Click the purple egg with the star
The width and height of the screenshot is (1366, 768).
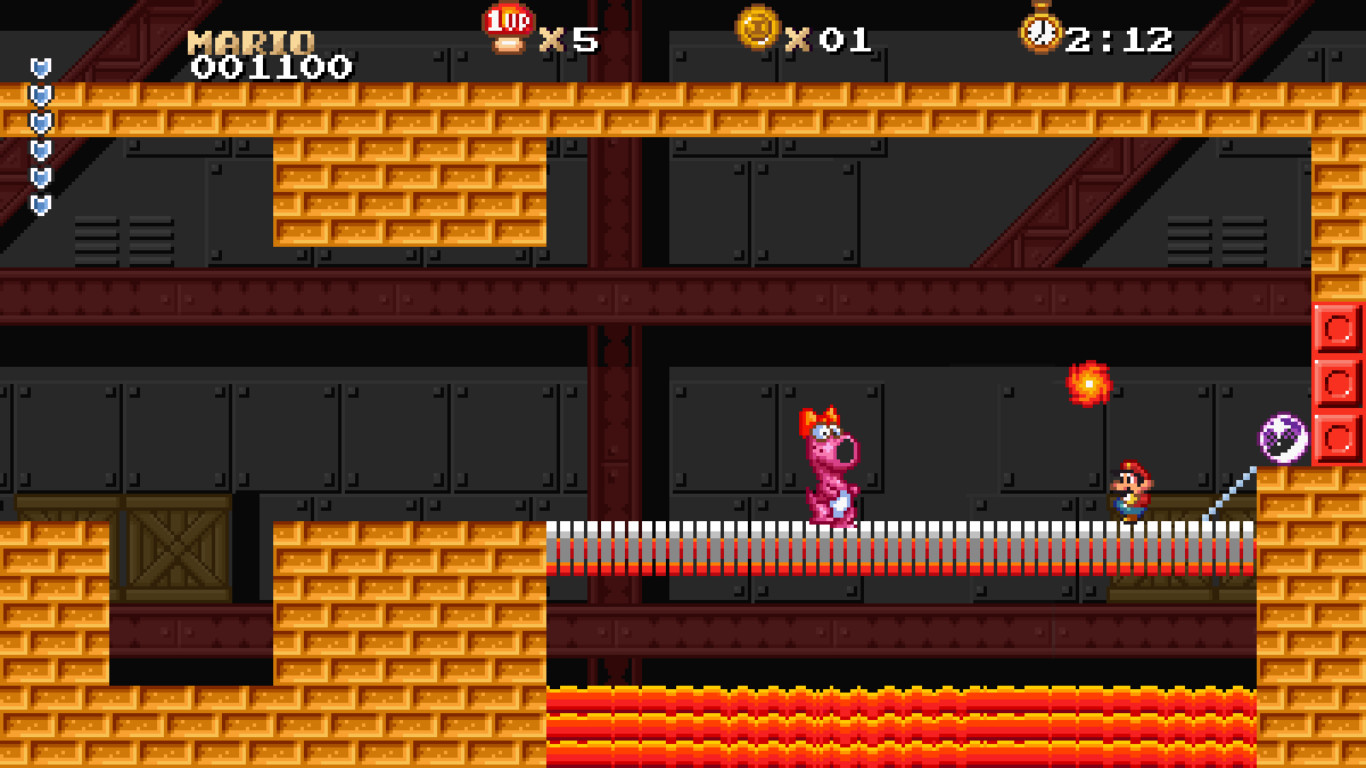(x=1285, y=436)
